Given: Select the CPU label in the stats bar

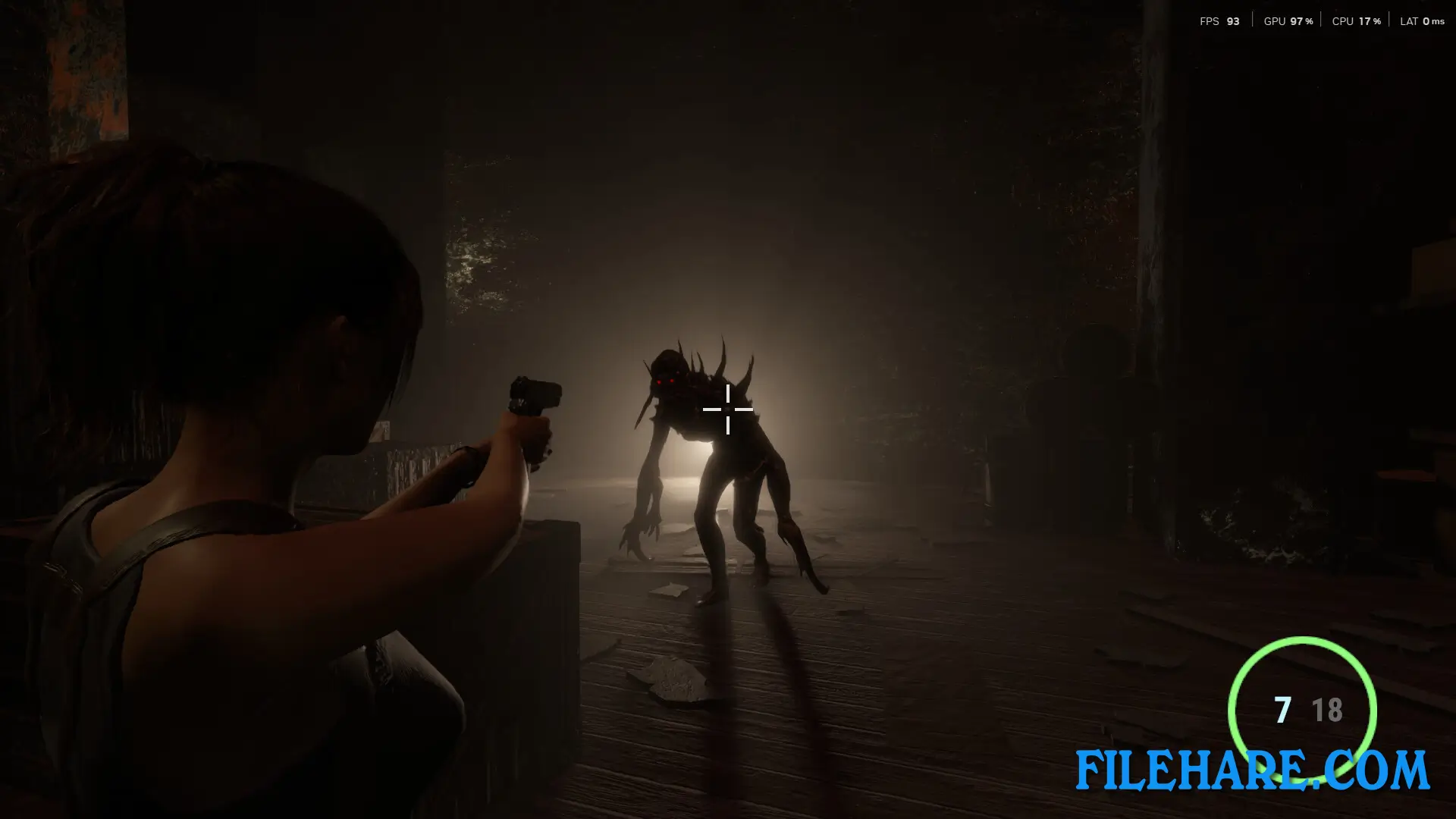Looking at the screenshot, I should tap(1341, 21).
